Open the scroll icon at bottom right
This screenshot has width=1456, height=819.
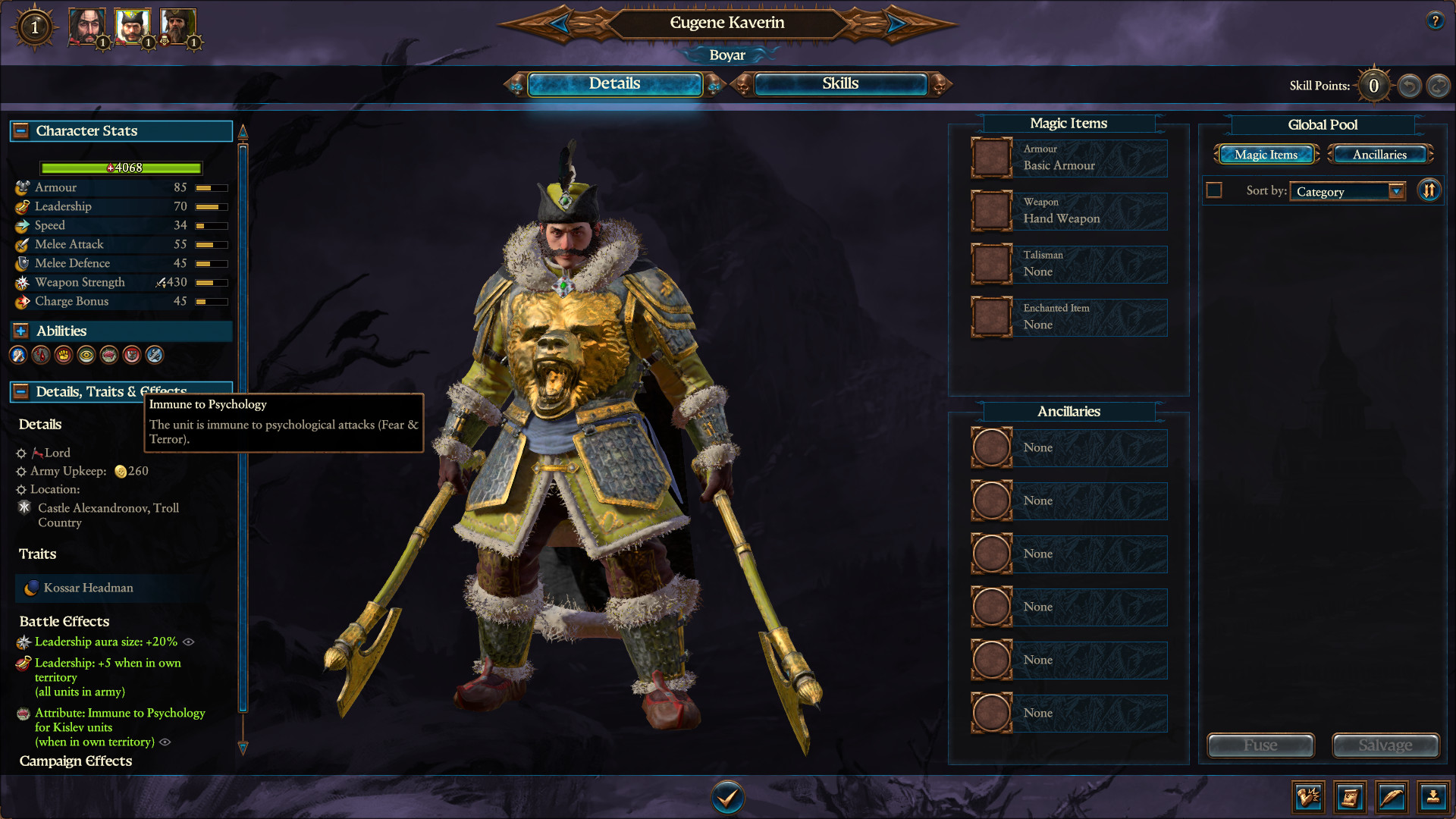click(1351, 797)
